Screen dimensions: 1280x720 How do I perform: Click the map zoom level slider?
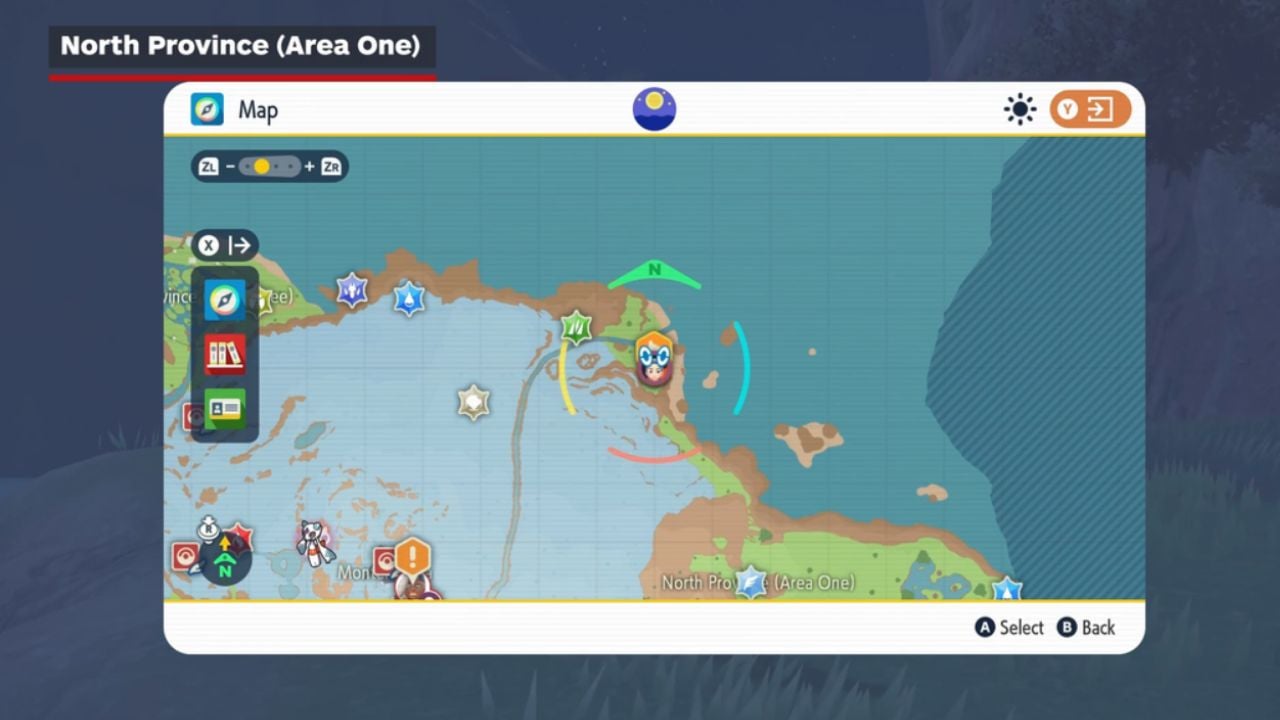click(x=269, y=167)
